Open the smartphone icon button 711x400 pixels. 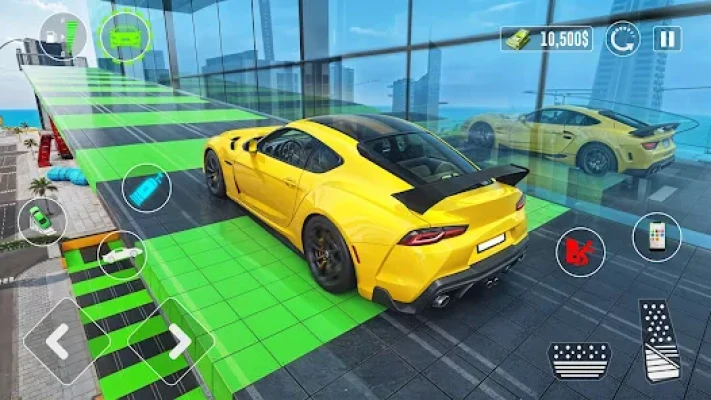point(656,237)
